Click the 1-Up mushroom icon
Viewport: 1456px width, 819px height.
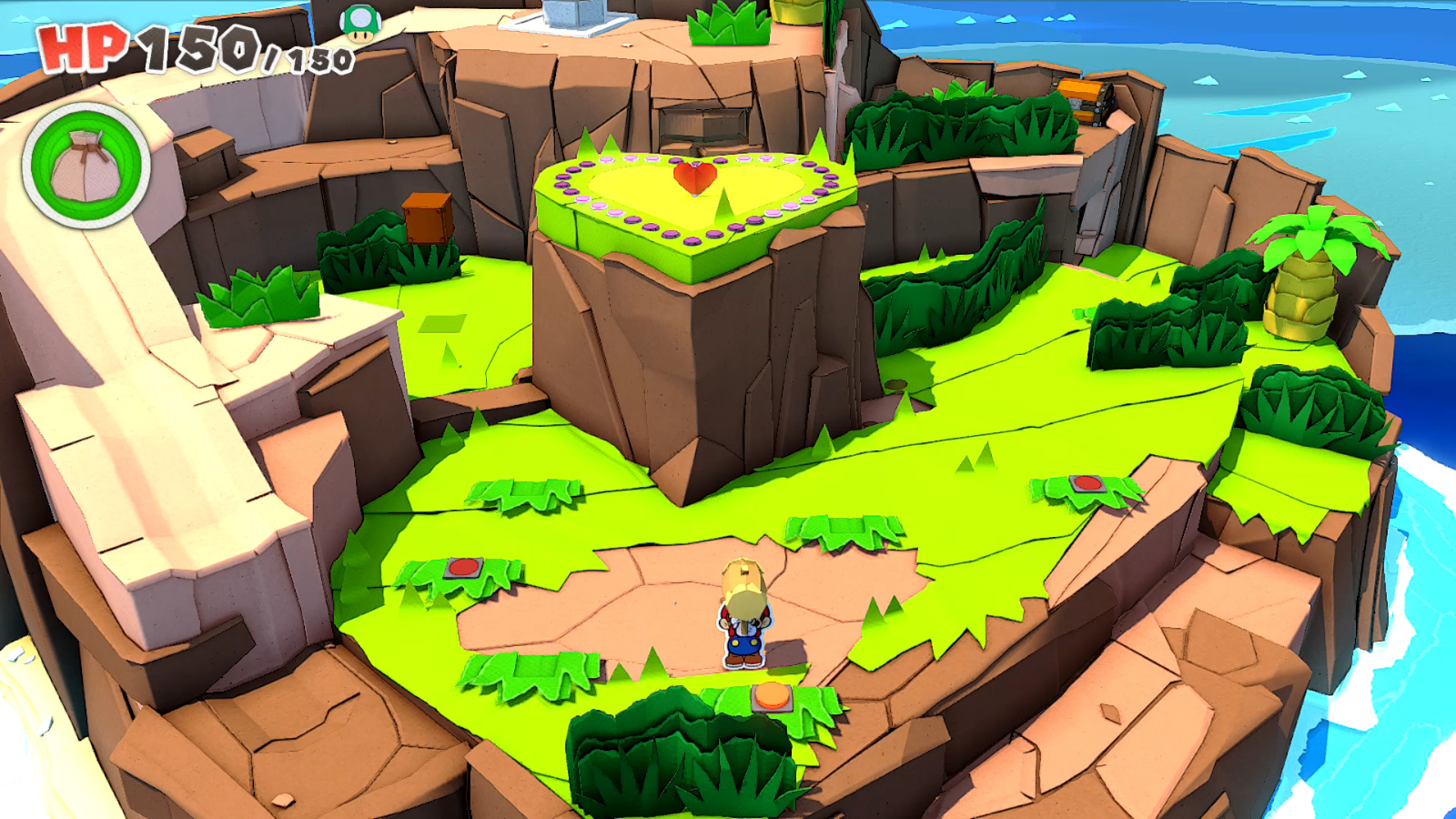coord(360,24)
